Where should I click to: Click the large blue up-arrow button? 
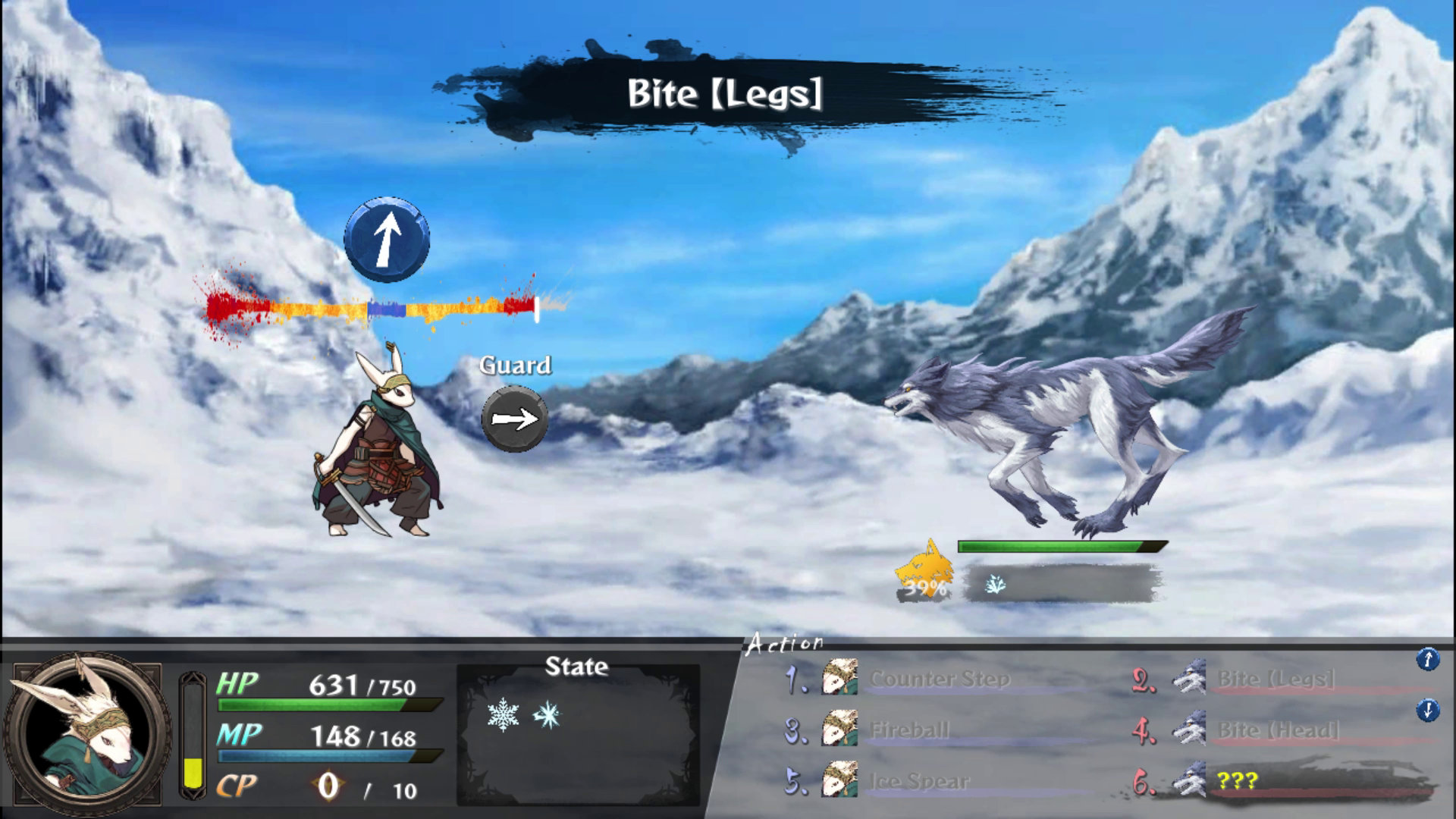387,239
